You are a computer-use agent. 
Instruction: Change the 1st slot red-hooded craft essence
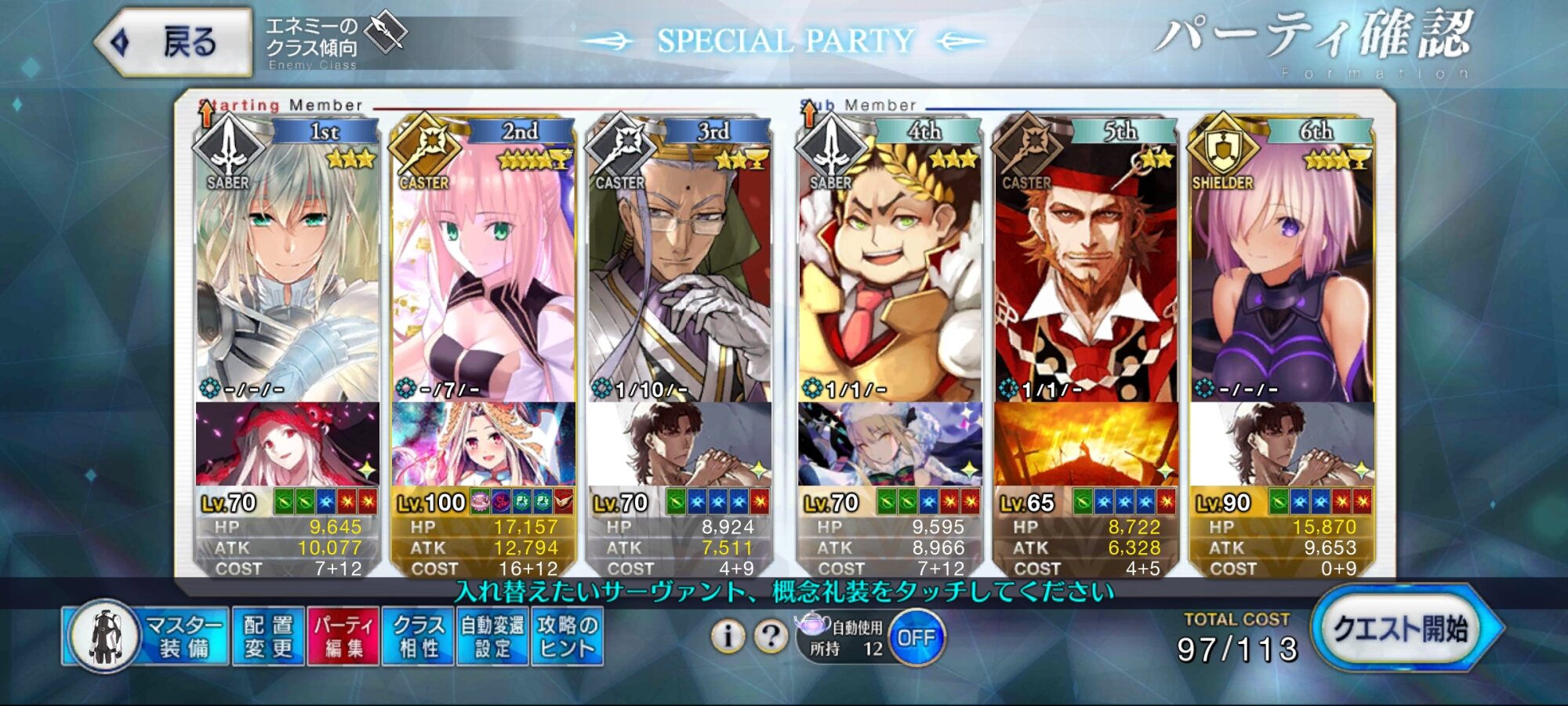click(287, 444)
